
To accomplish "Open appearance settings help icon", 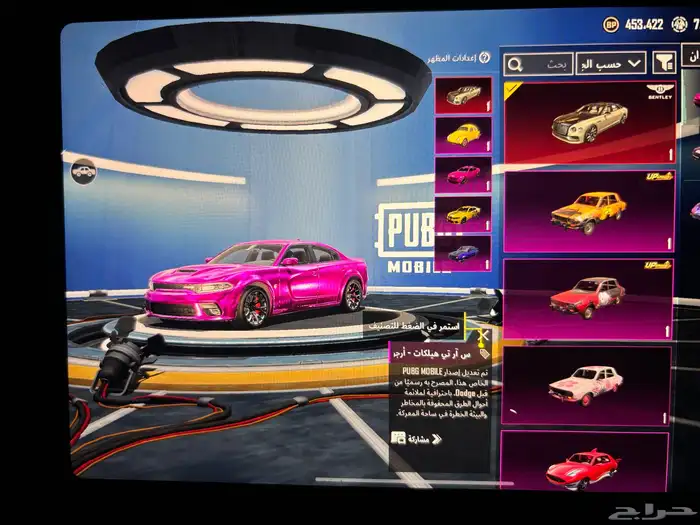I will pos(485,59).
